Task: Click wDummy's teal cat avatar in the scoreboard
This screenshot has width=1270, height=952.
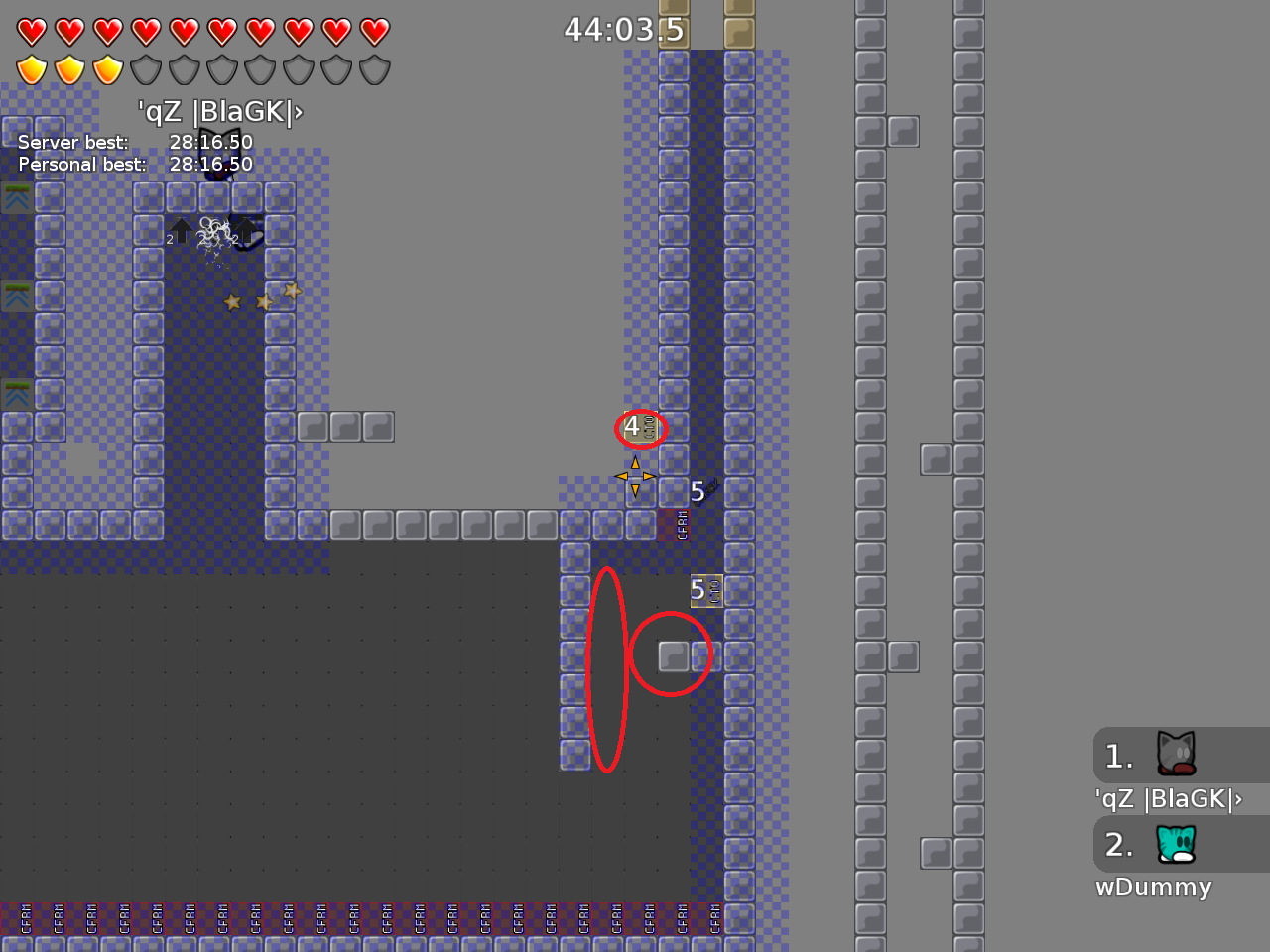Action: [1175, 845]
